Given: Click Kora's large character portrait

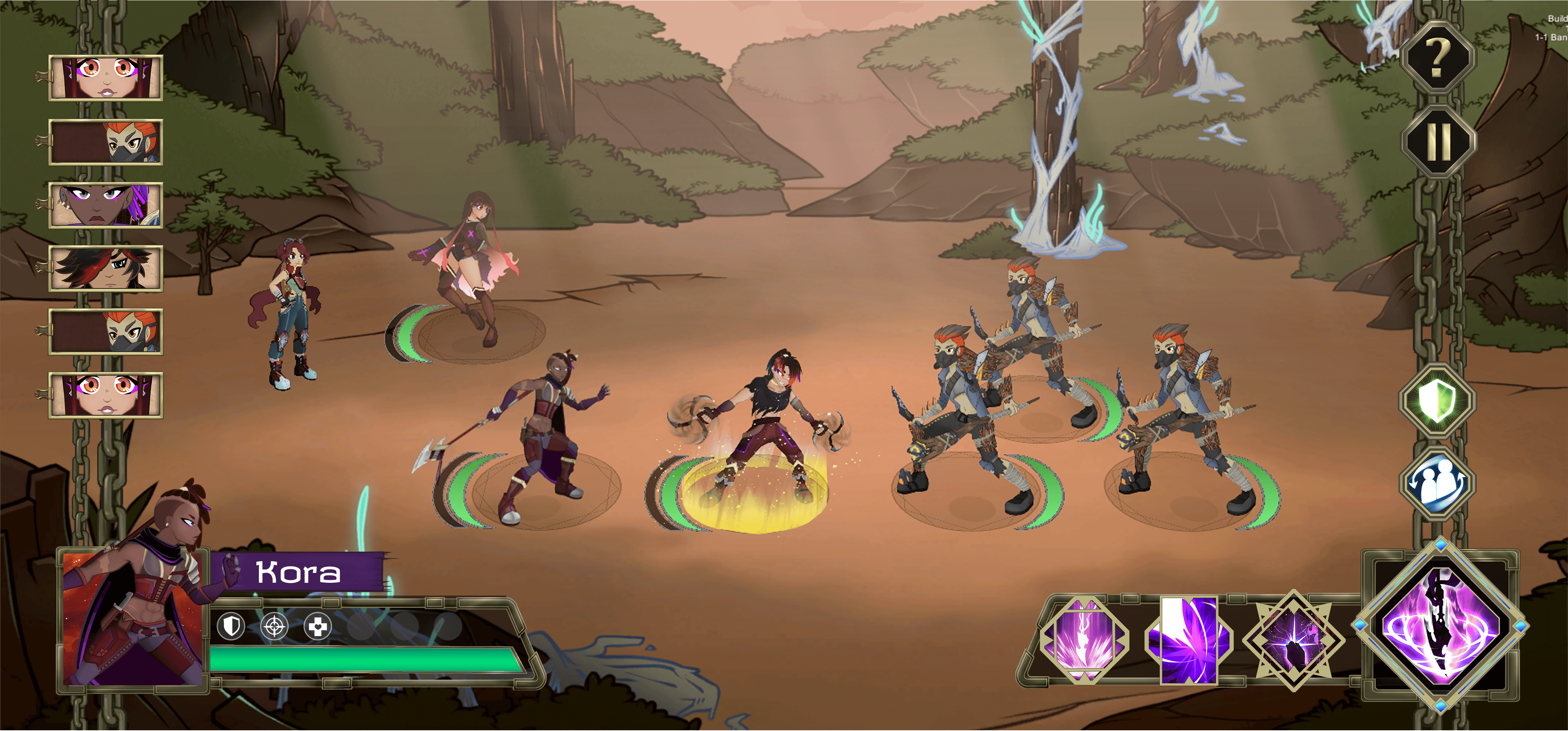Looking at the screenshot, I should pos(133,620).
